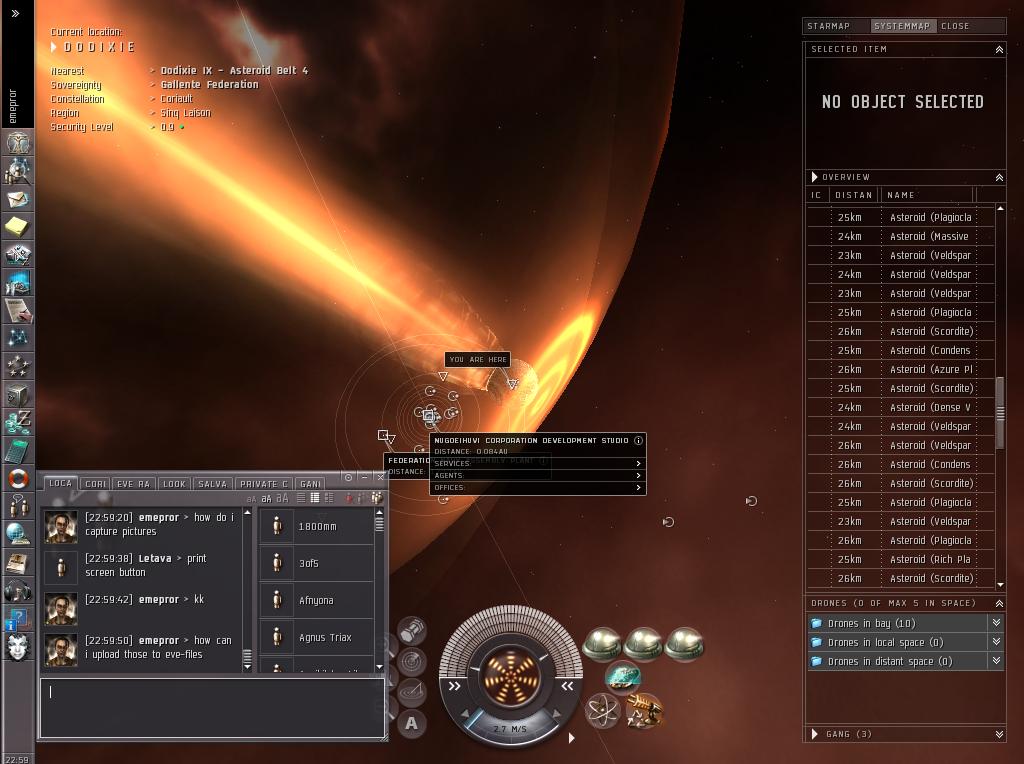Open the yellow notepad sidebar icon
Screen dimensions: 1024x764
click(17, 227)
